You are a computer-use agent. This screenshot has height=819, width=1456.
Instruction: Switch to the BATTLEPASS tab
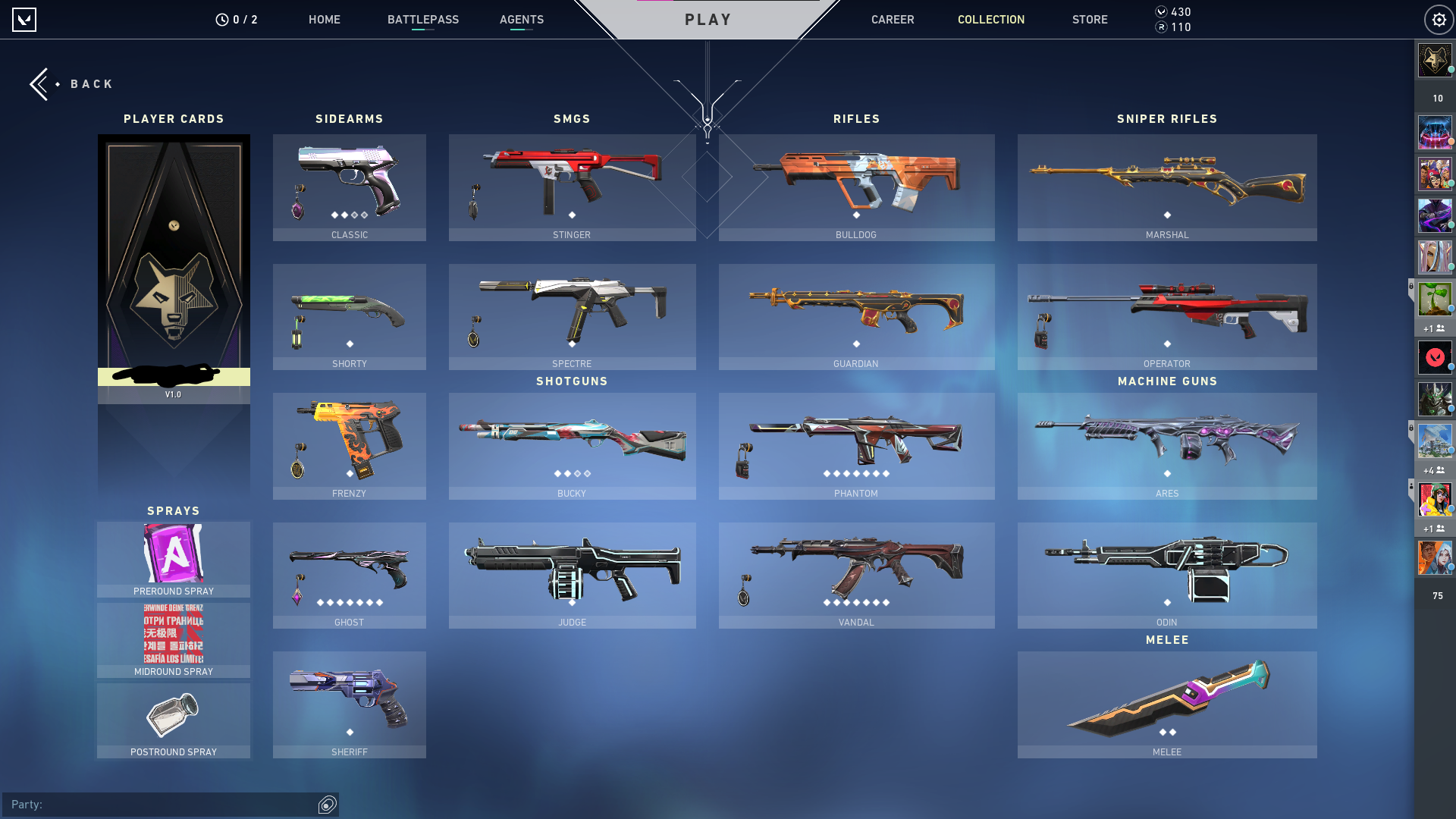coord(423,20)
